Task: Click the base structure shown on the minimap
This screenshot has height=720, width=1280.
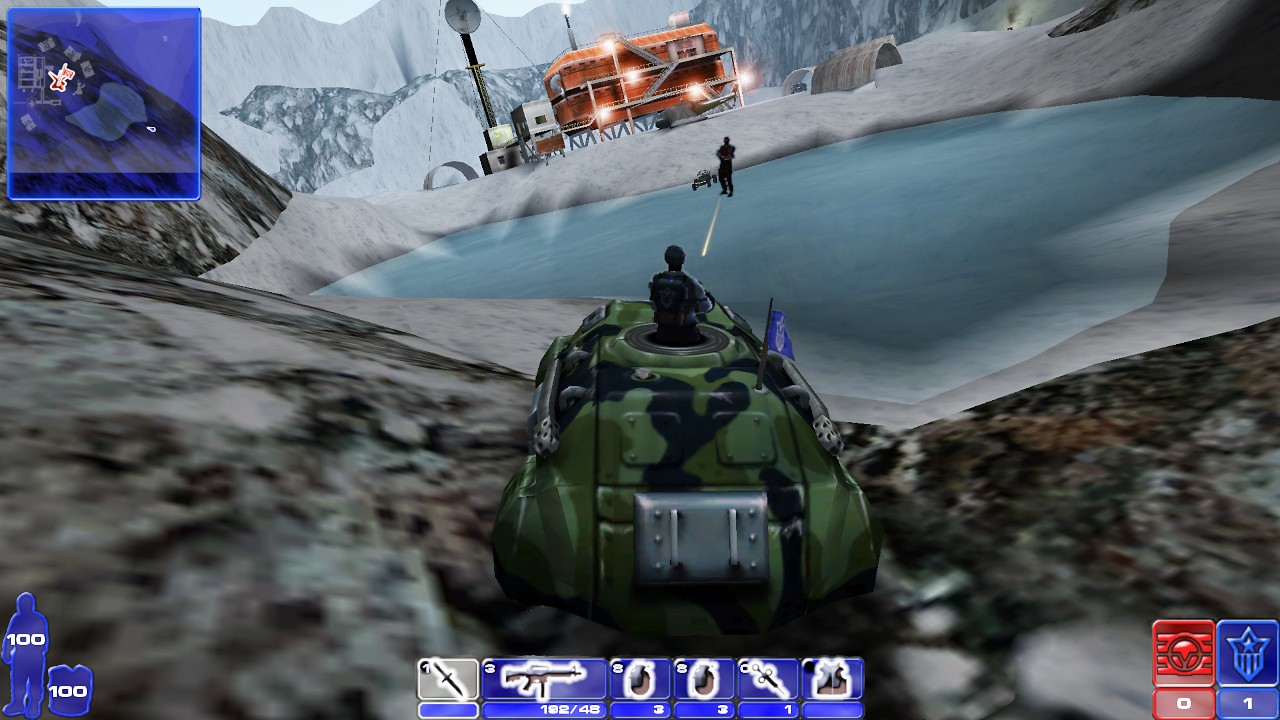Action: pyautogui.click(x=32, y=72)
